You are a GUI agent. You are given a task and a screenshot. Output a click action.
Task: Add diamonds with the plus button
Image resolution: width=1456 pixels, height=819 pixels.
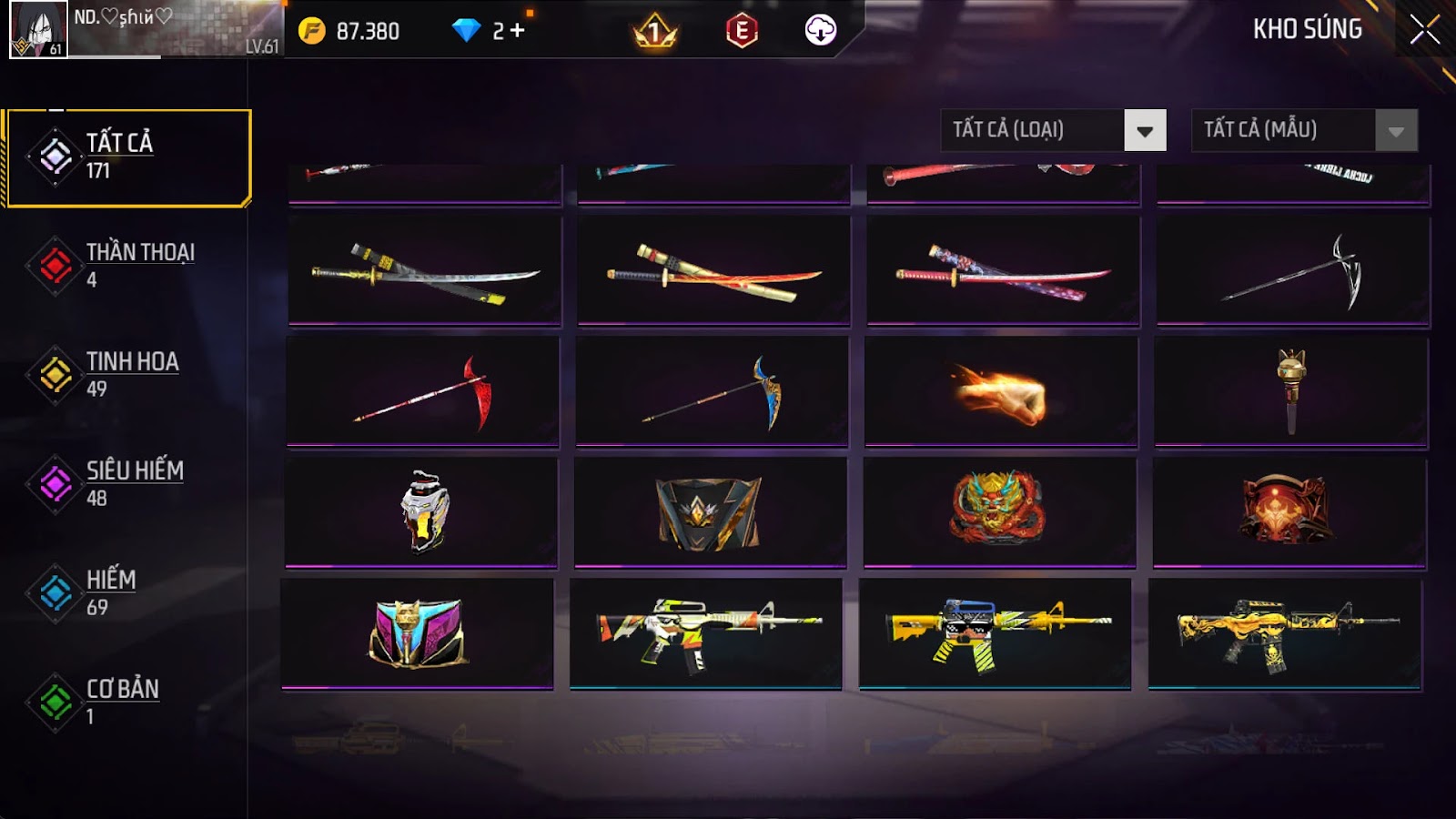pyautogui.click(x=518, y=31)
